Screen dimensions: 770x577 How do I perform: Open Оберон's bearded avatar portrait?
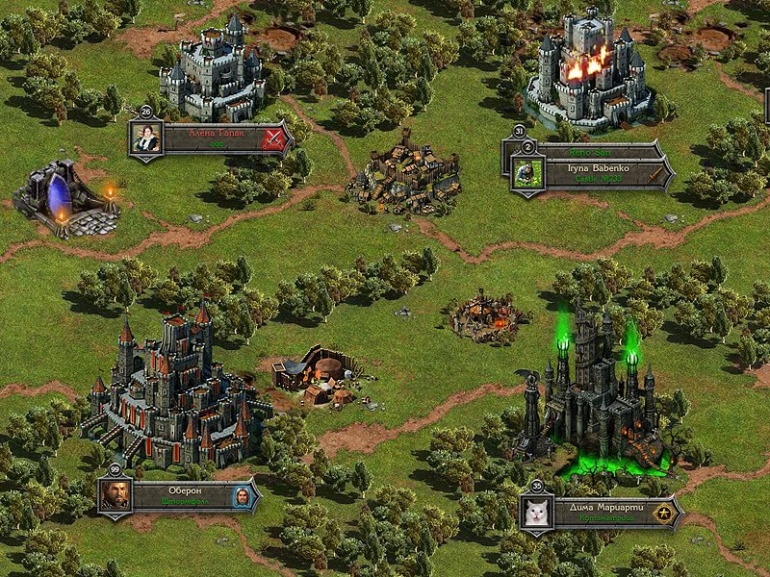pos(116,496)
